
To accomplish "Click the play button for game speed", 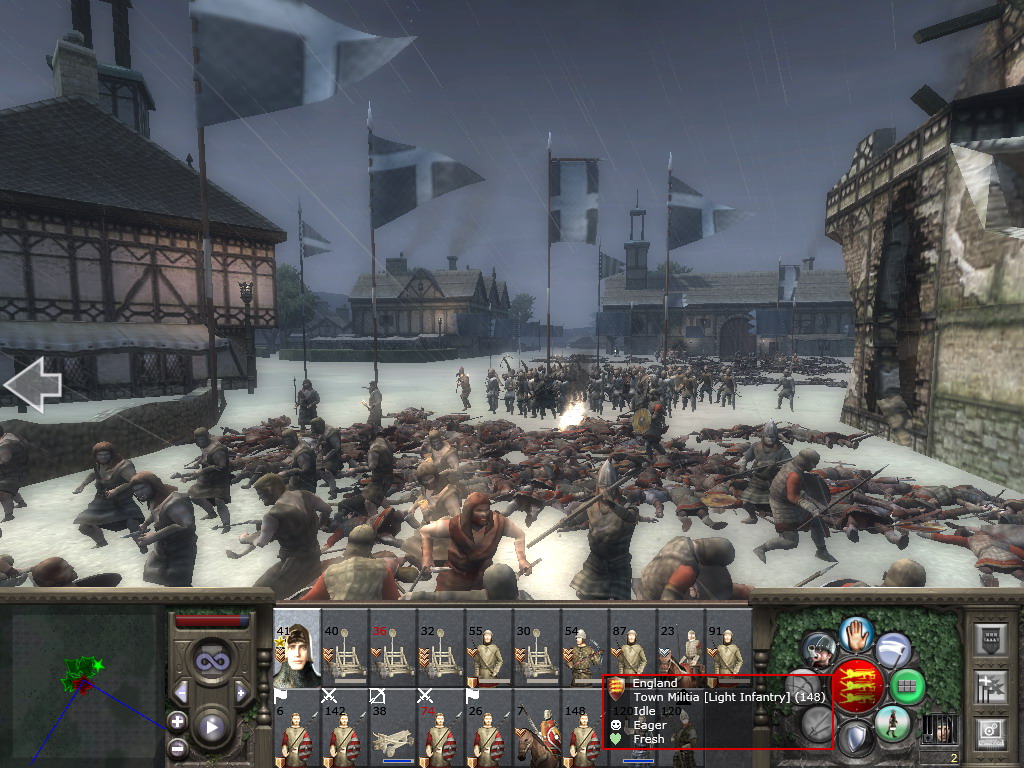I will pos(211,727).
